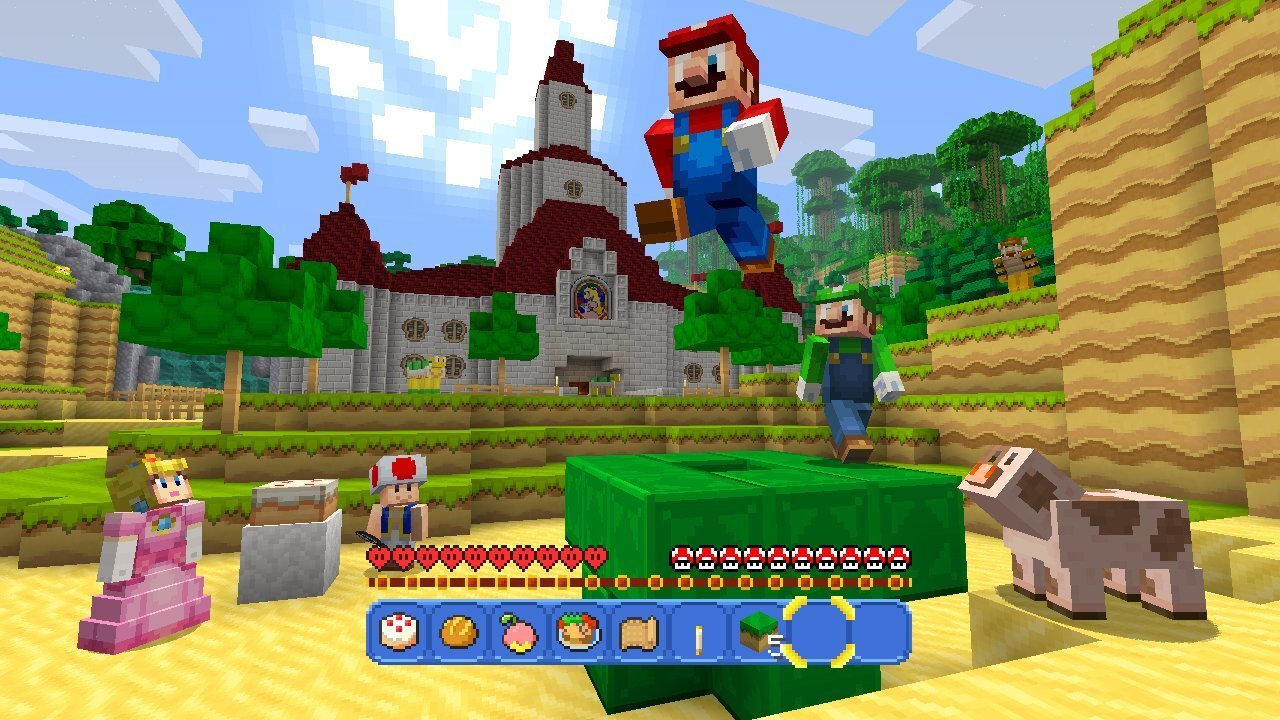1280x720 pixels.
Task: Select the bread loaf in the hotbar
Action: click(x=457, y=632)
